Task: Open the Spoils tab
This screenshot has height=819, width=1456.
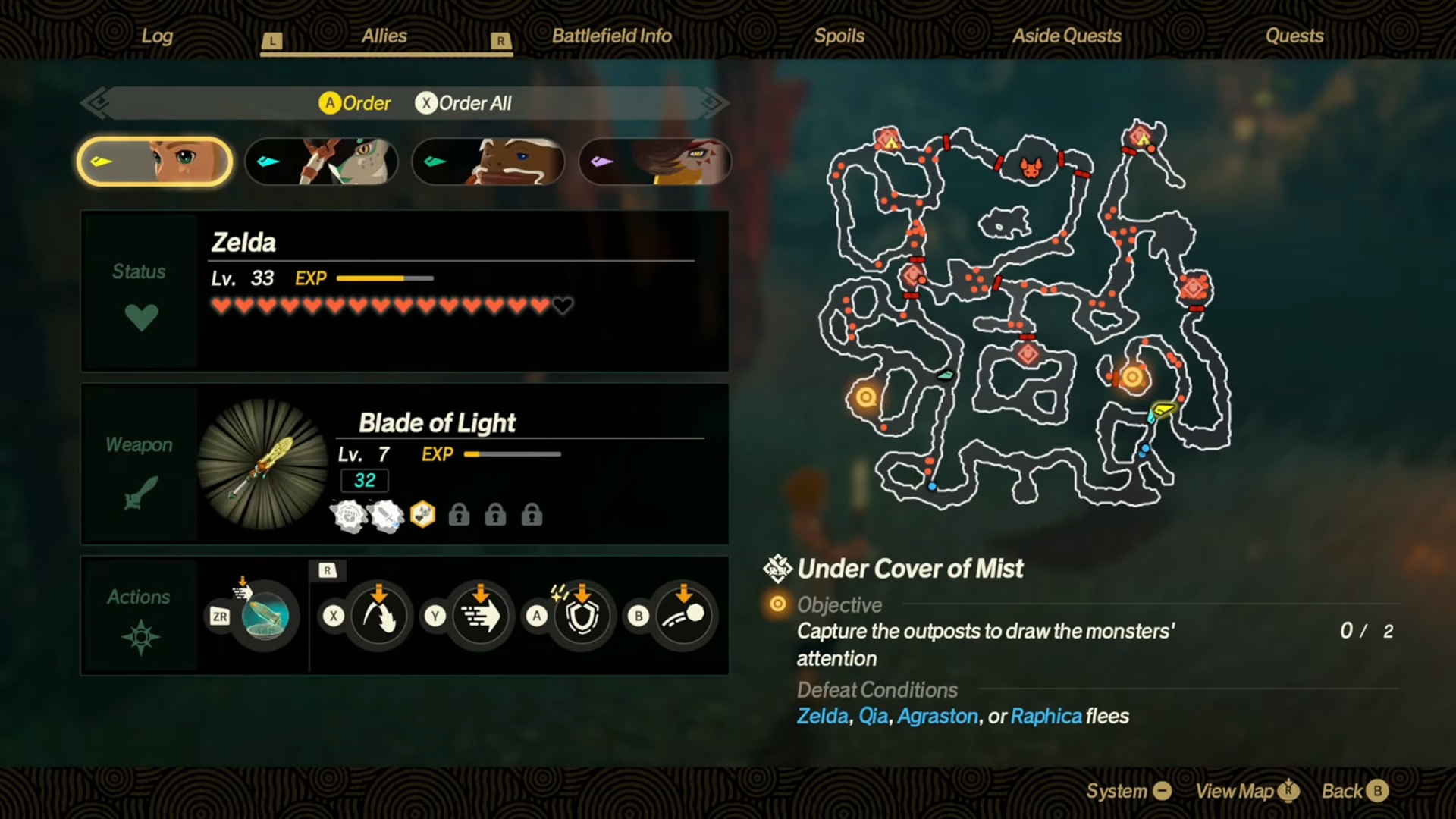Action: [839, 35]
